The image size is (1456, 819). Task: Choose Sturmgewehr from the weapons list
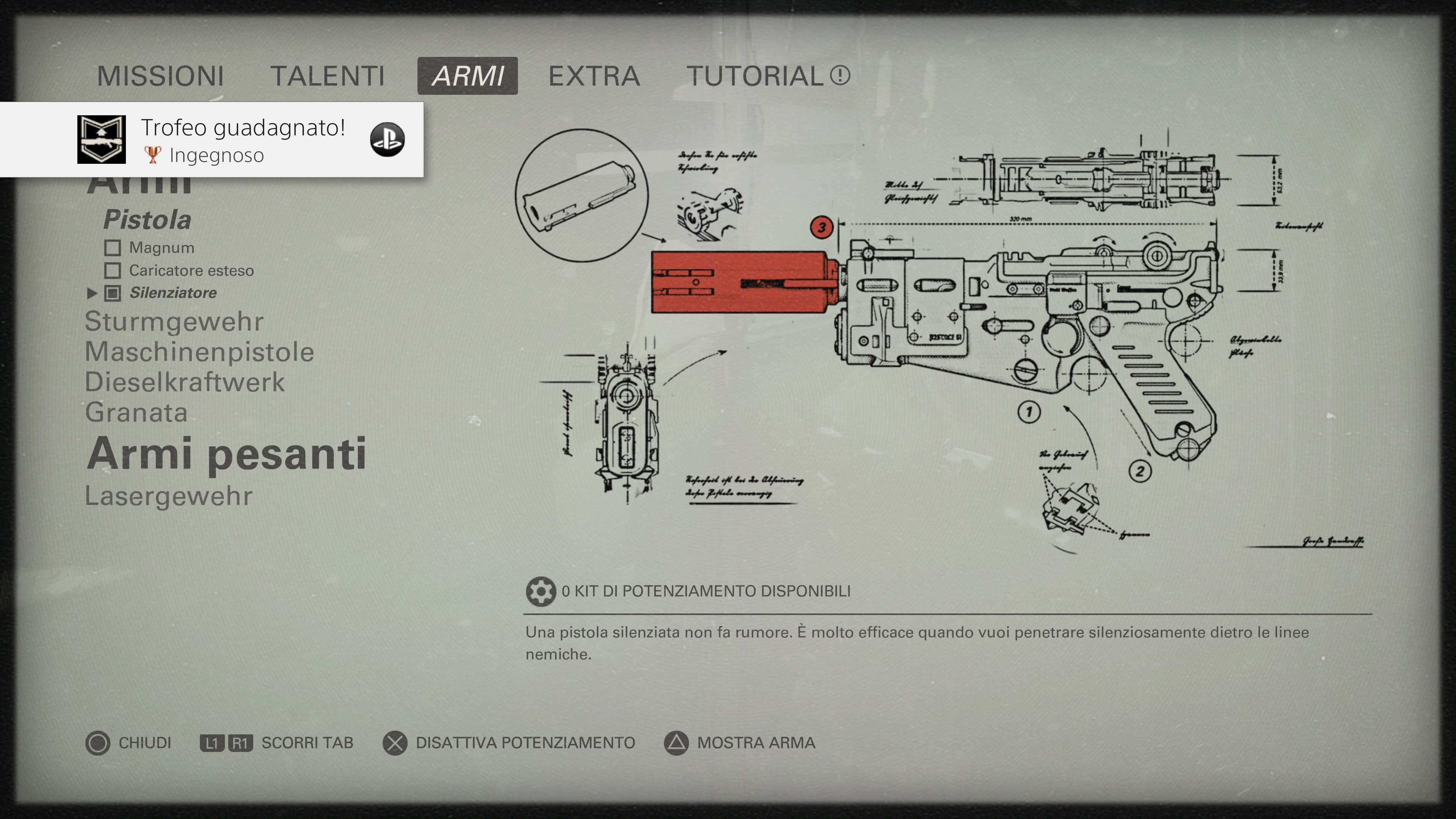174,322
